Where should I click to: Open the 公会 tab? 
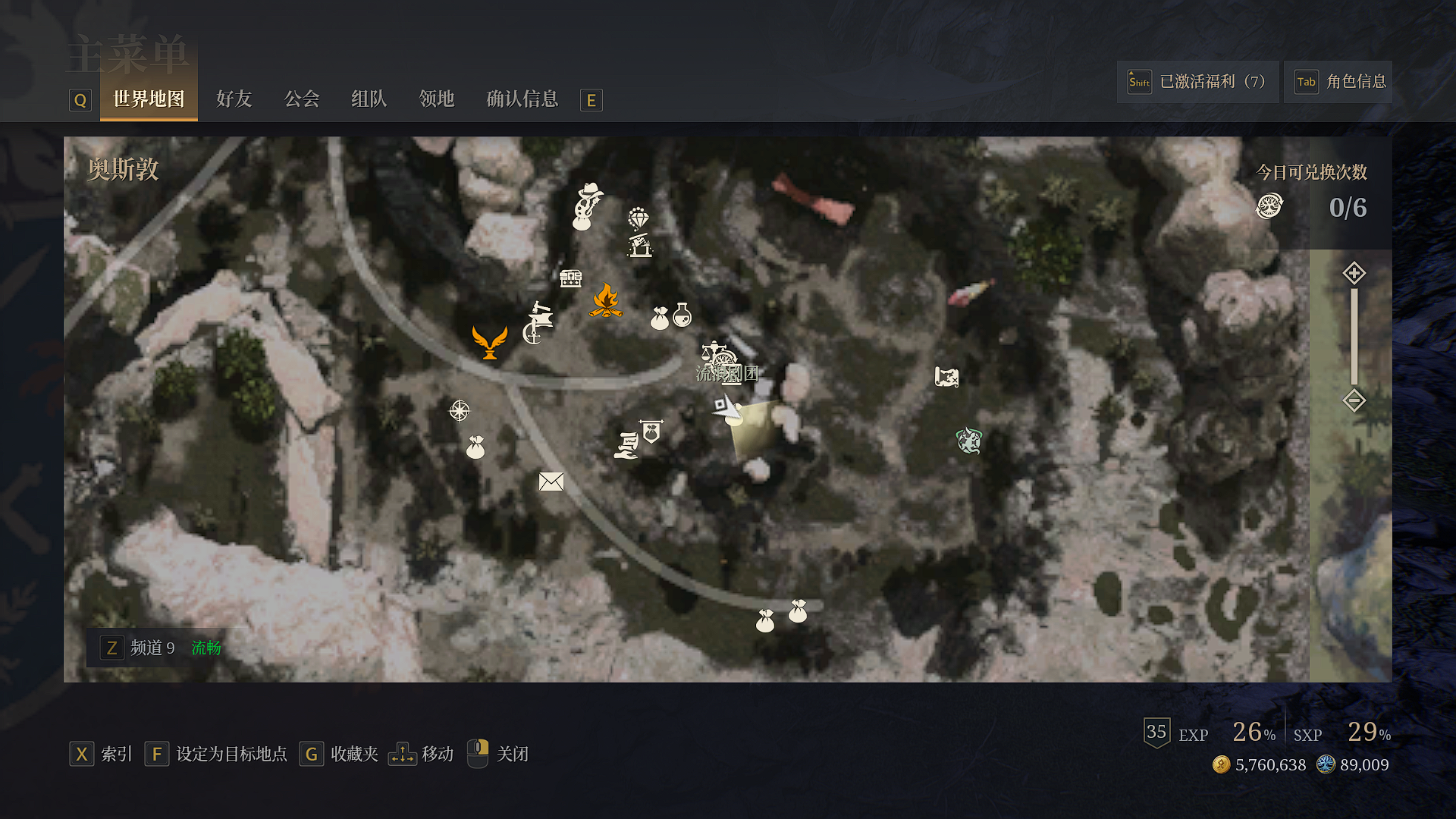coord(302,99)
